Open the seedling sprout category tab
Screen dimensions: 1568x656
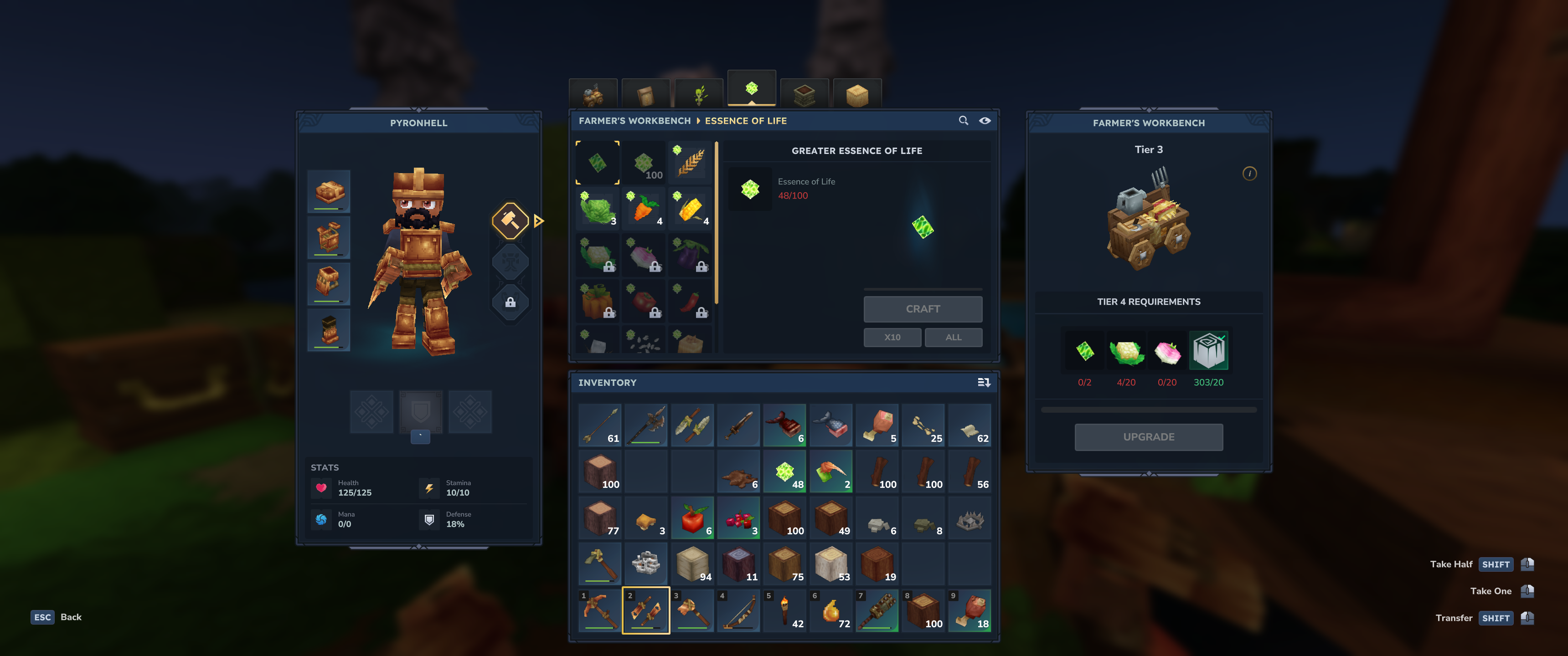[x=699, y=94]
